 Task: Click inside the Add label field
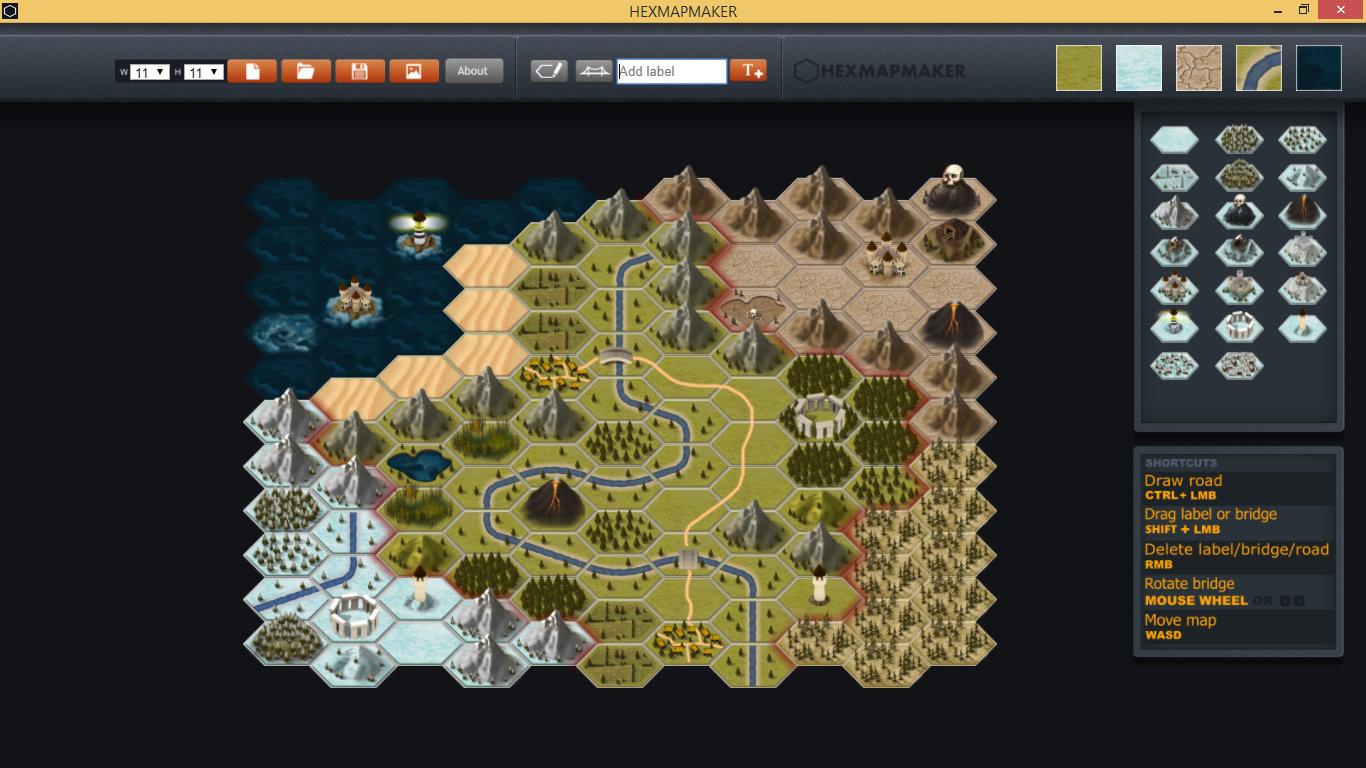[x=670, y=71]
